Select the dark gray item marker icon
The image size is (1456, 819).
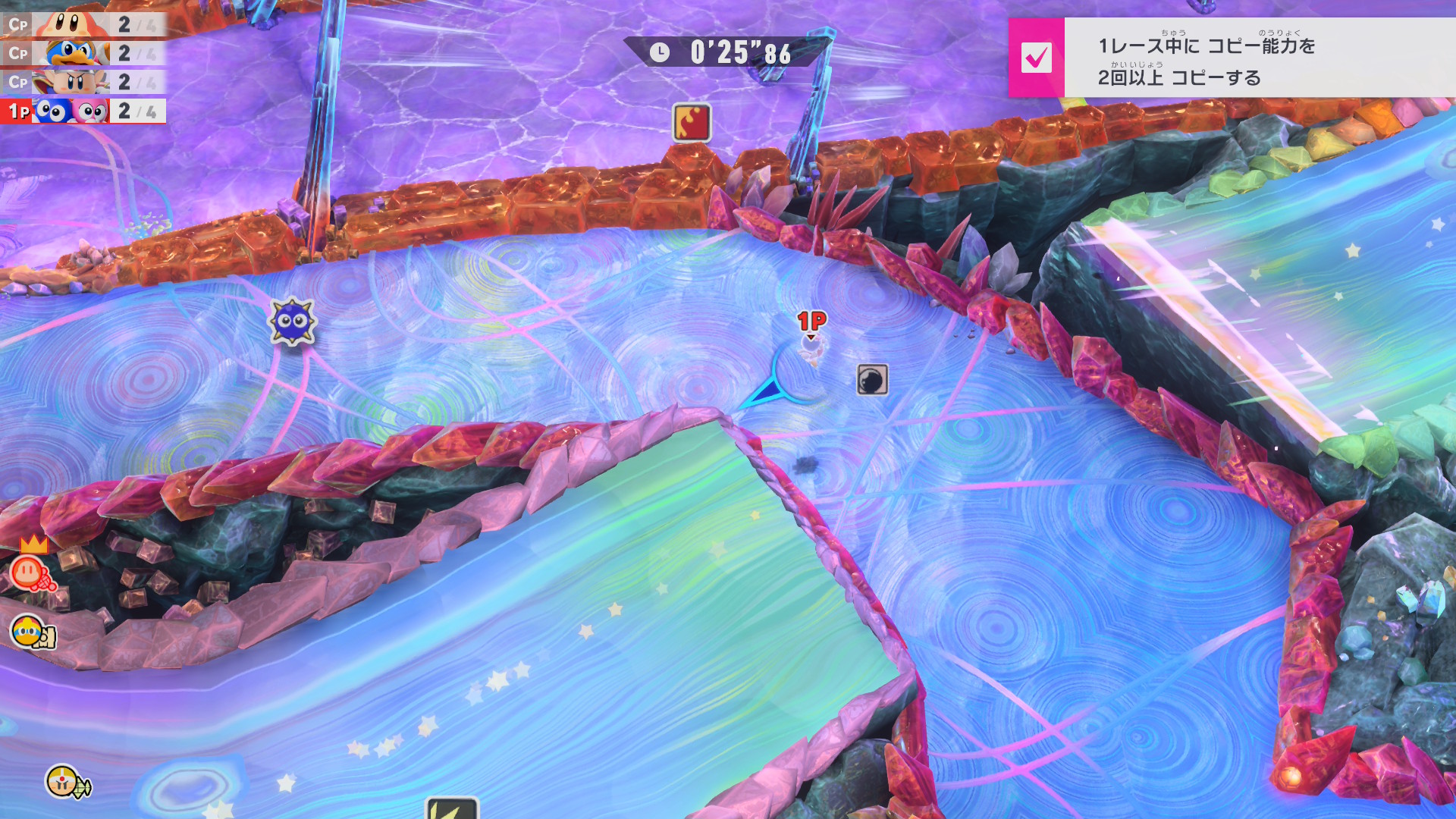coord(872,380)
